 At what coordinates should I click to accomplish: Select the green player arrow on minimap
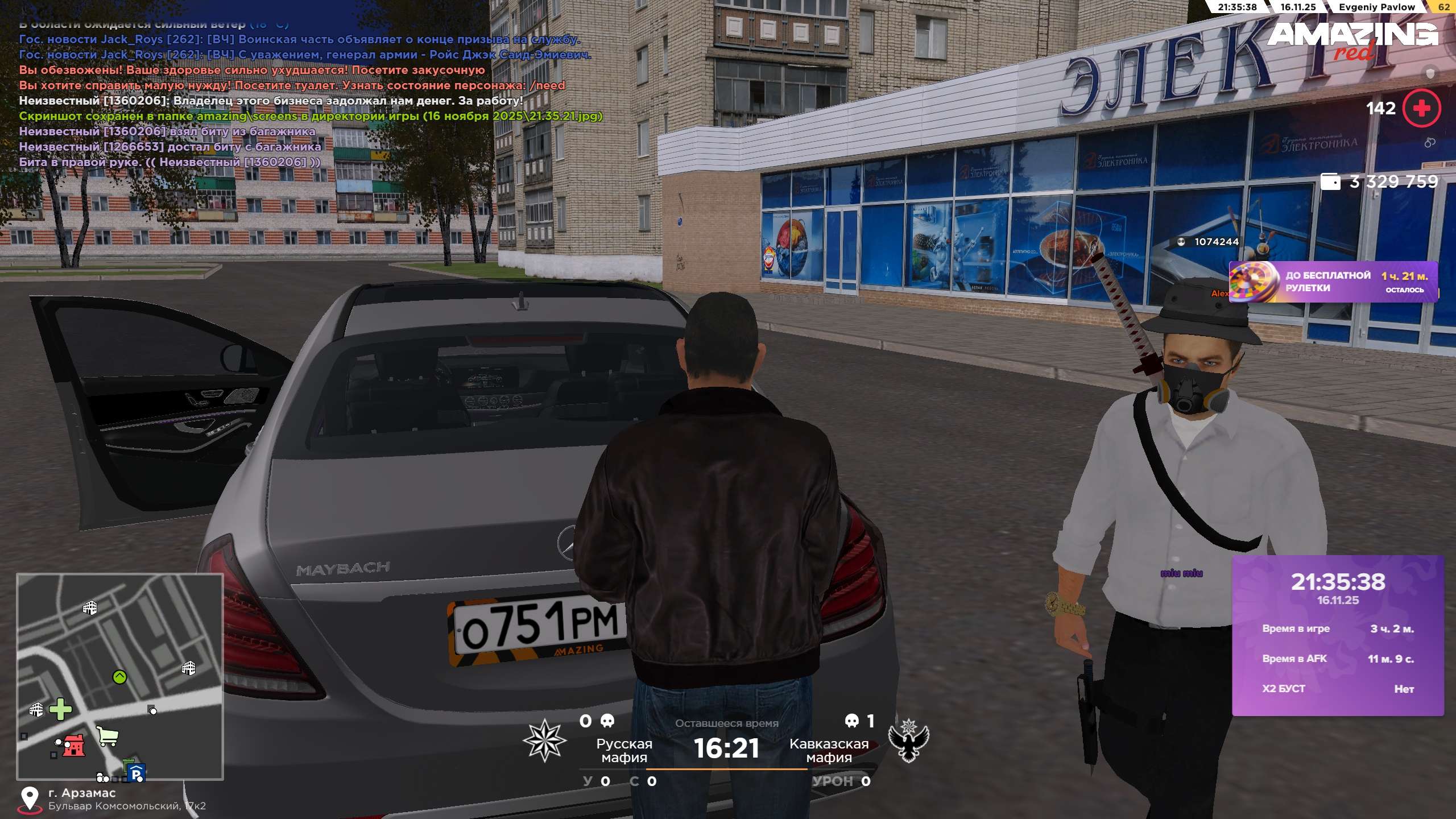[x=119, y=677]
